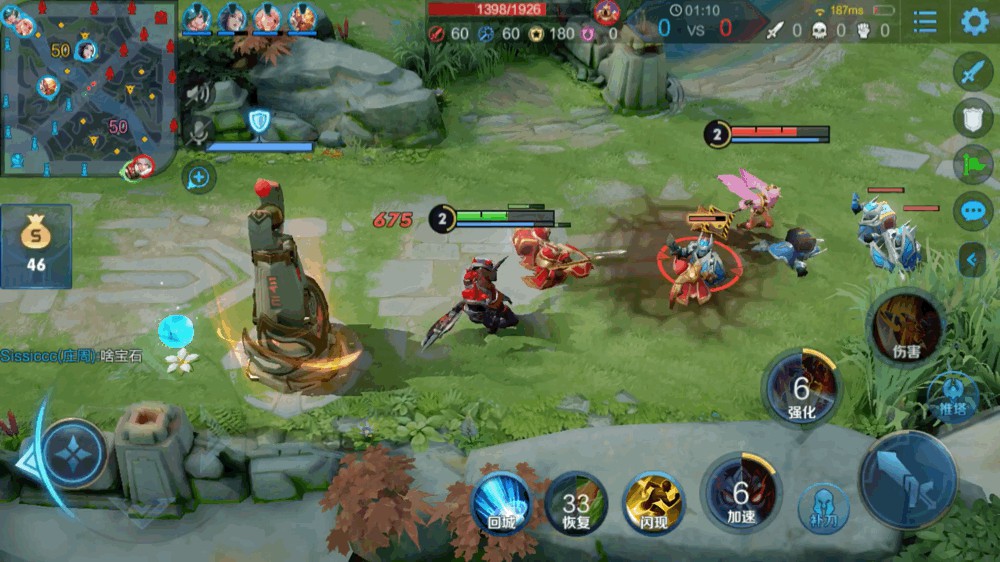This screenshot has height=562, width=1000.
Task: Tap the white shield defend signal
Action: [973, 118]
